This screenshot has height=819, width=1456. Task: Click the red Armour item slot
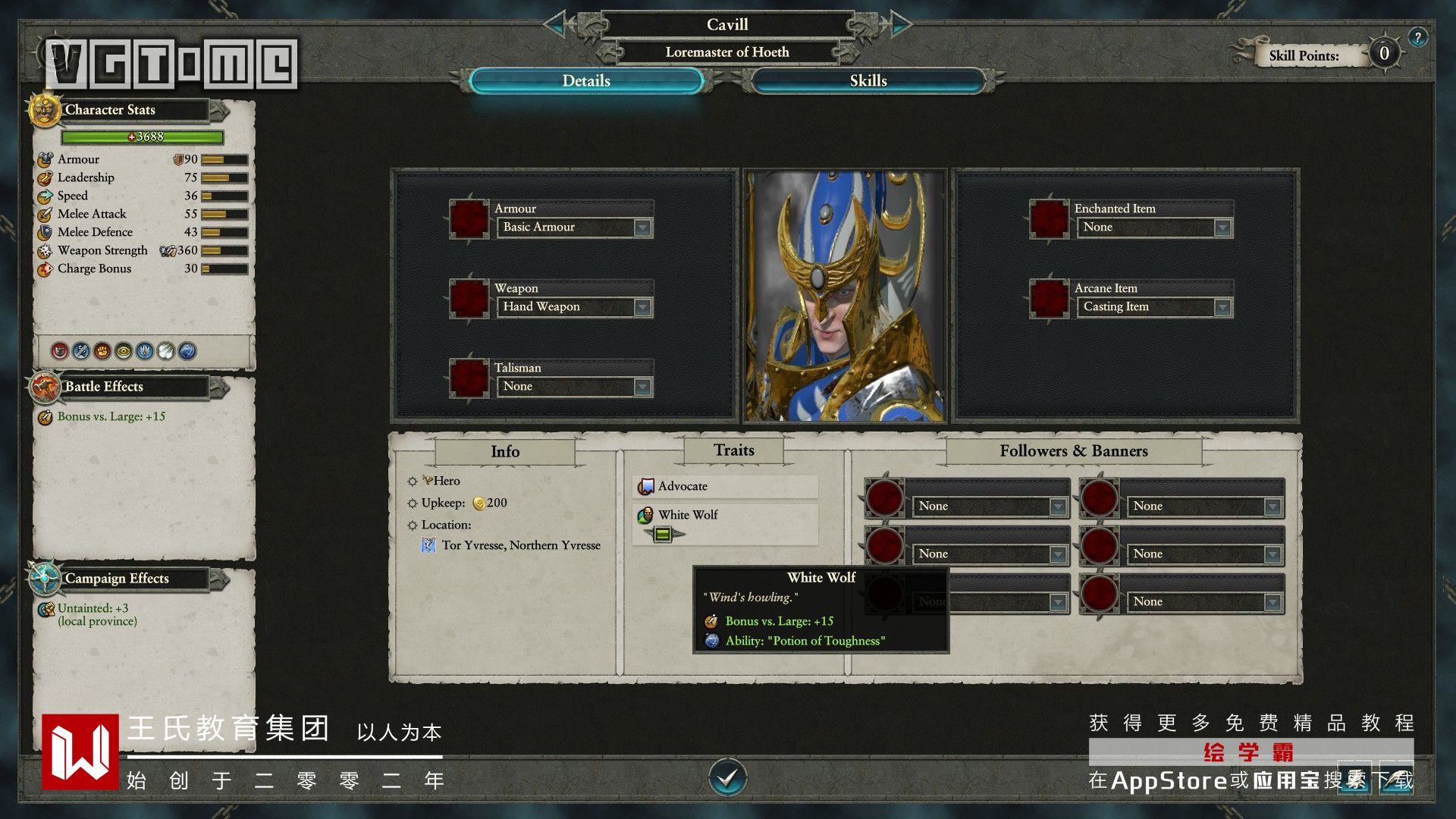(x=469, y=219)
